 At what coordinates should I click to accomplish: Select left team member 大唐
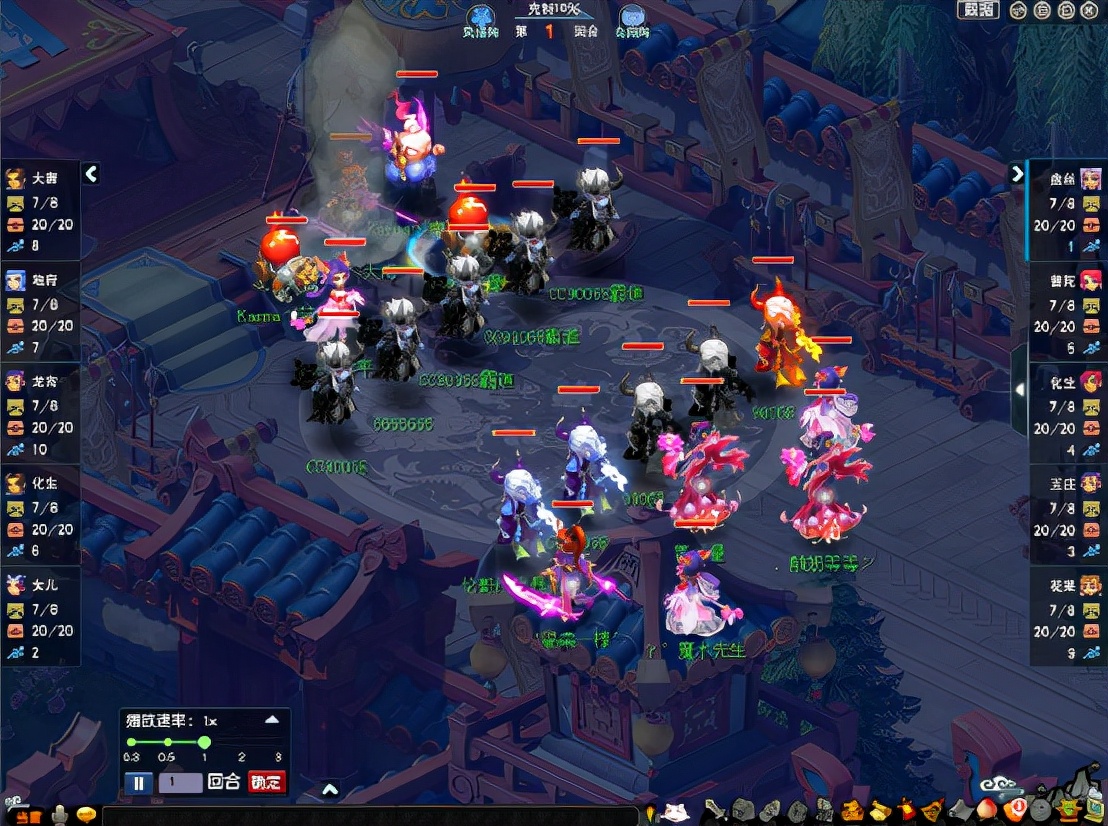pos(40,209)
